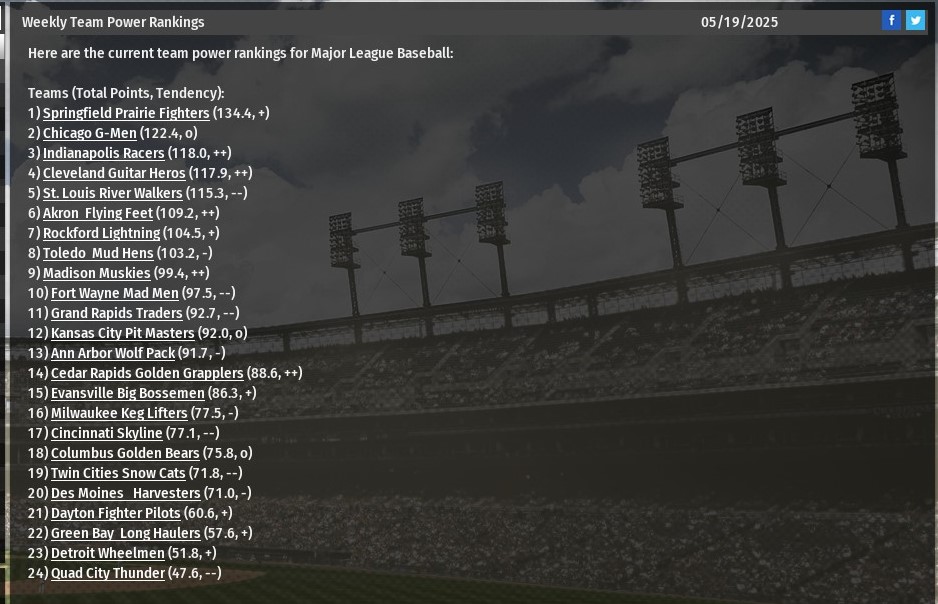This screenshot has width=938, height=604.
Task: Open Milwaukee Keg Lifters page
Action: [x=119, y=413]
